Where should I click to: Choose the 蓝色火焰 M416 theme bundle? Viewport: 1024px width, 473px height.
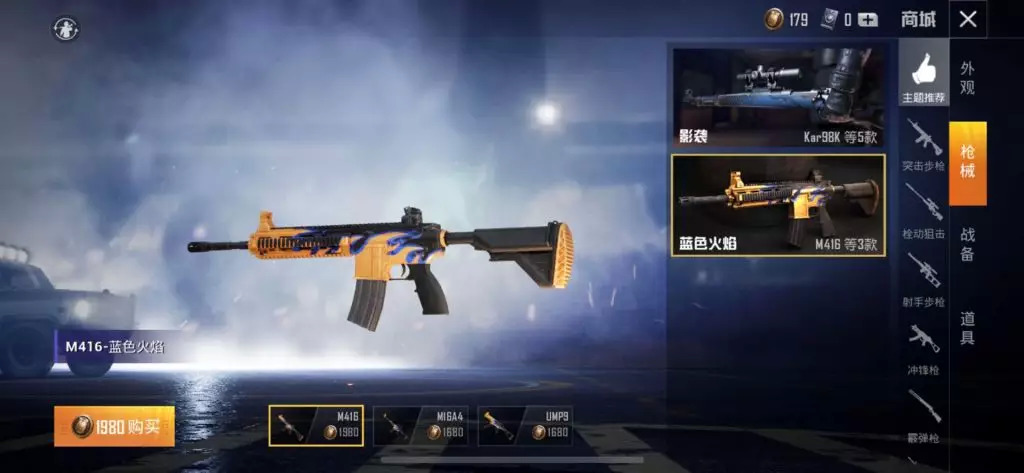[x=778, y=205]
